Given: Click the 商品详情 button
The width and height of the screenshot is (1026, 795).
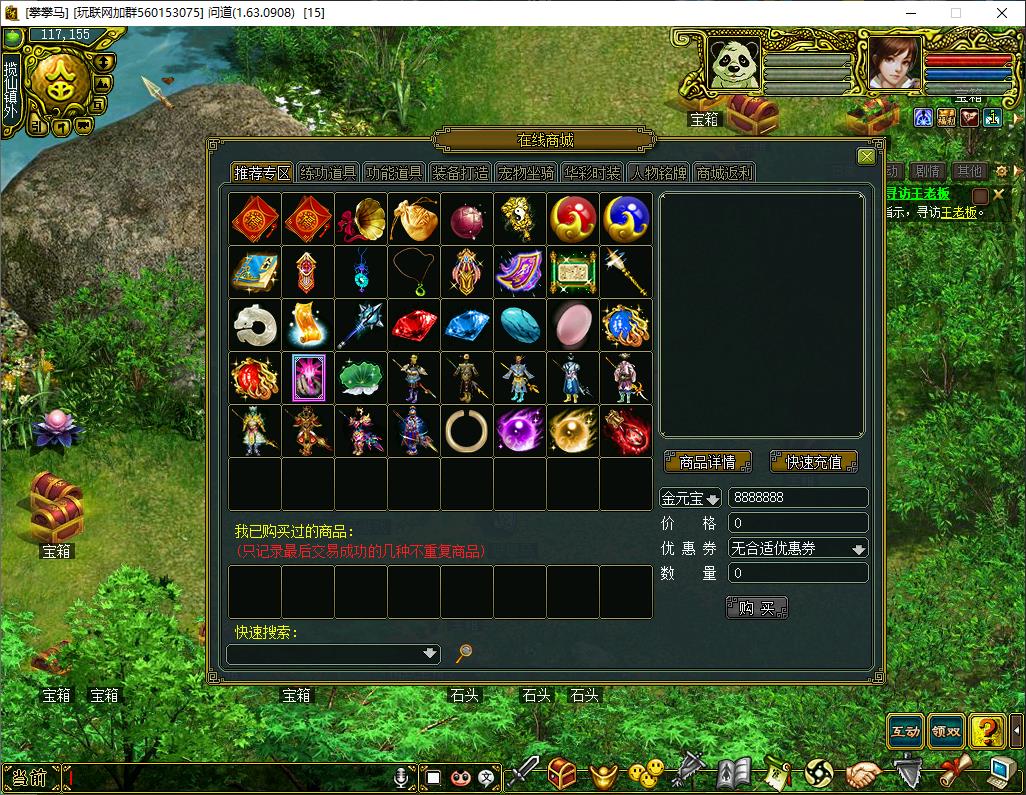Looking at the screenshot, I should (708, 462).
